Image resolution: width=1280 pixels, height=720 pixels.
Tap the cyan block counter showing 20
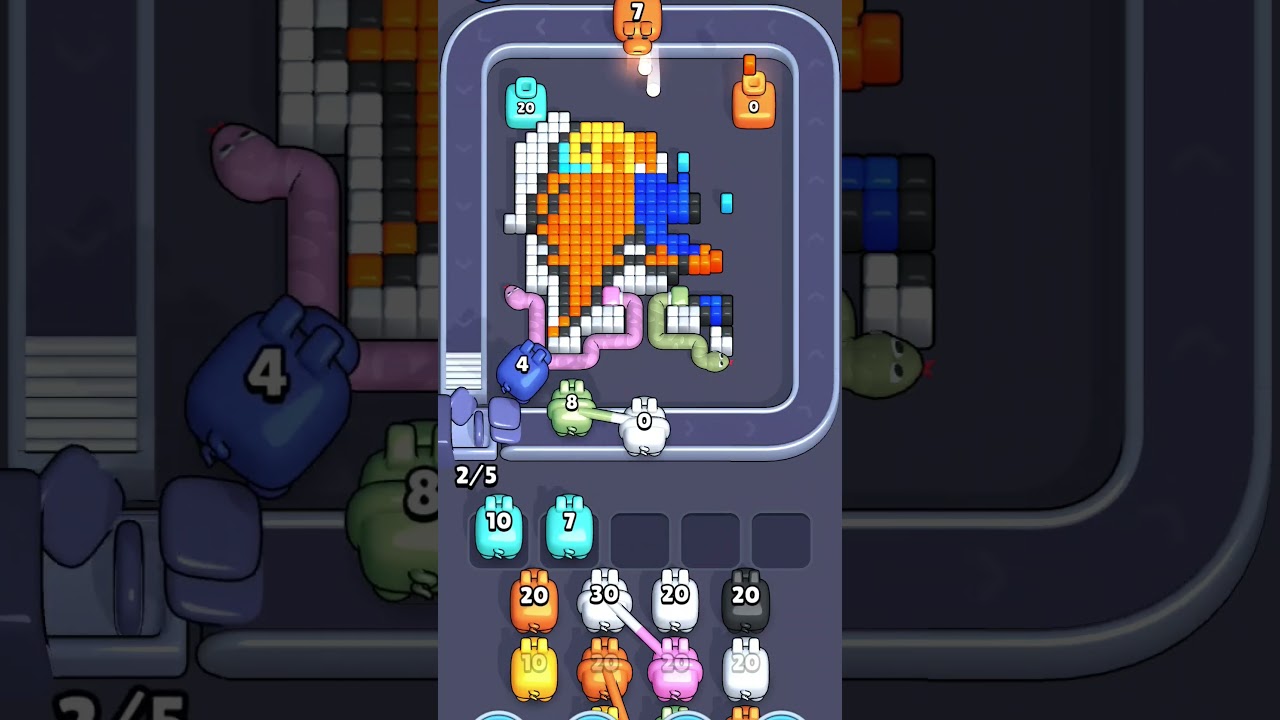pos(525,105)
